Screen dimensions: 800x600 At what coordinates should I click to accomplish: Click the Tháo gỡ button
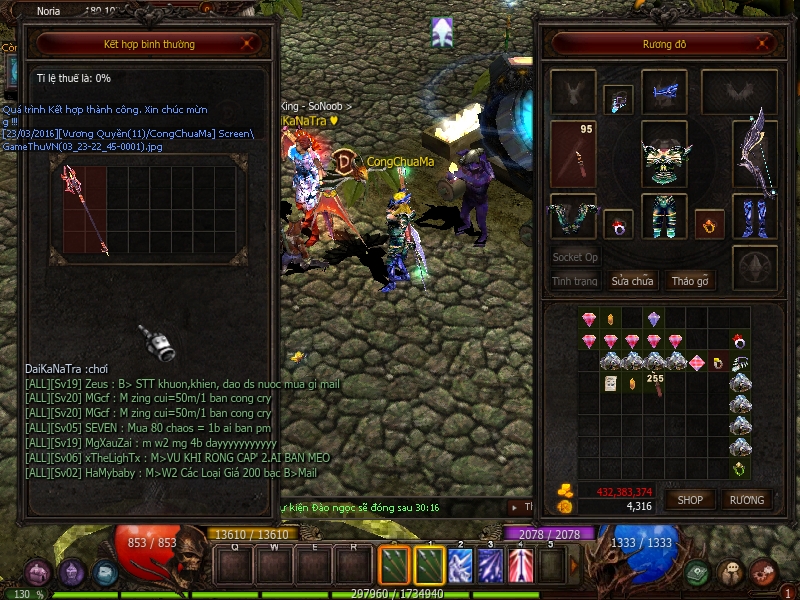point(690,281)
